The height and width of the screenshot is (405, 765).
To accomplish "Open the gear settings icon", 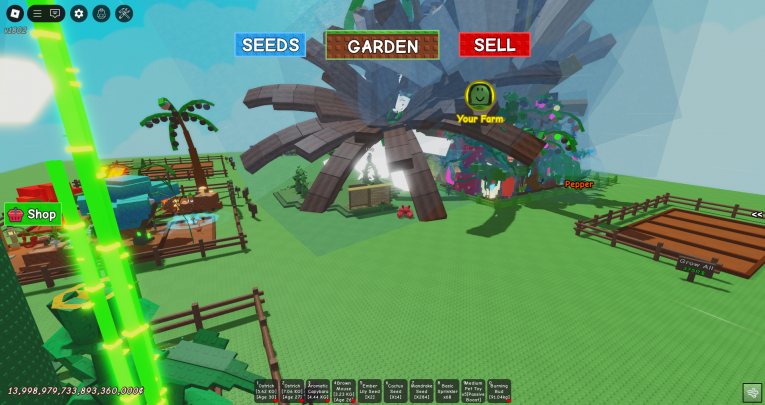I will click(79, 13).
